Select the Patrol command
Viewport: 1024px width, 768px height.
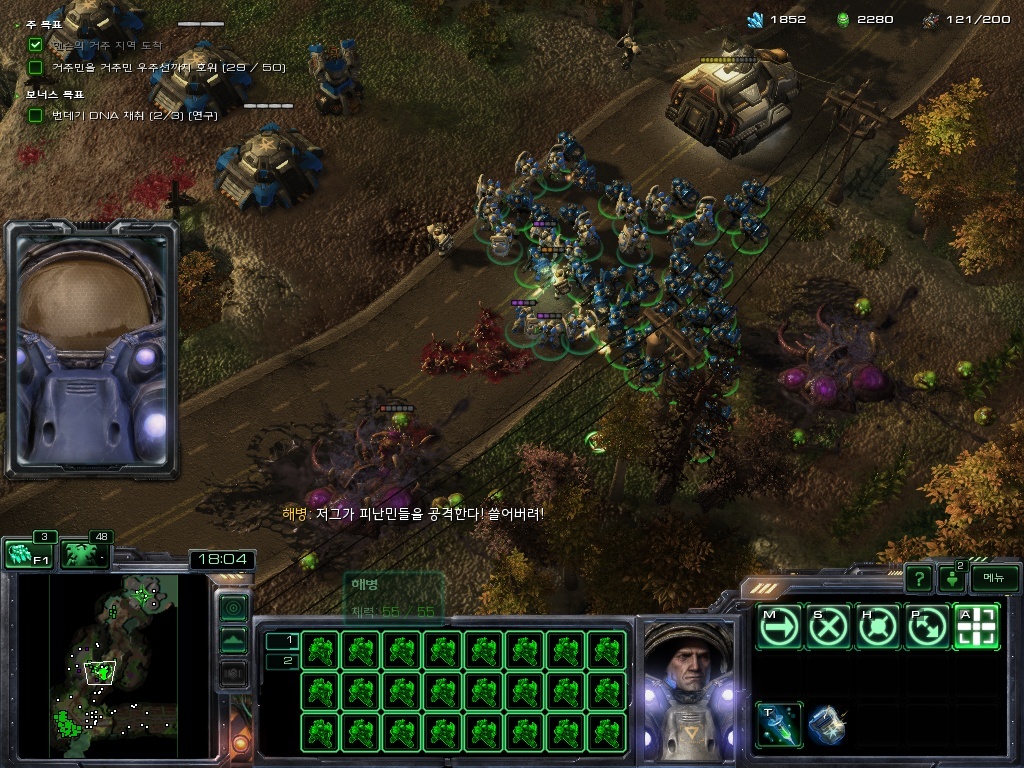click(926, 627)
